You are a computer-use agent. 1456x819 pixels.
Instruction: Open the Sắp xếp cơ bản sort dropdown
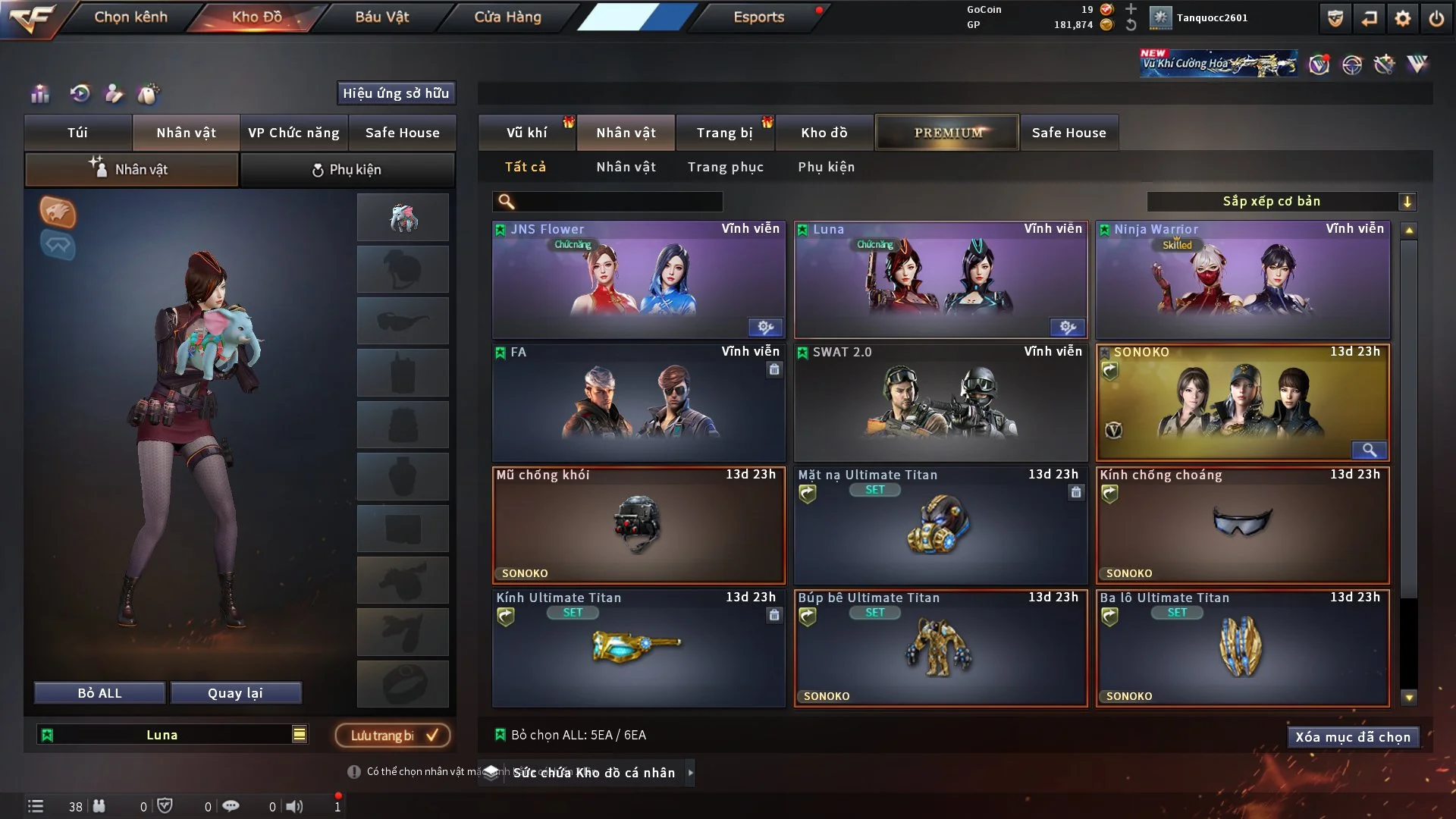pos(1280,202)
